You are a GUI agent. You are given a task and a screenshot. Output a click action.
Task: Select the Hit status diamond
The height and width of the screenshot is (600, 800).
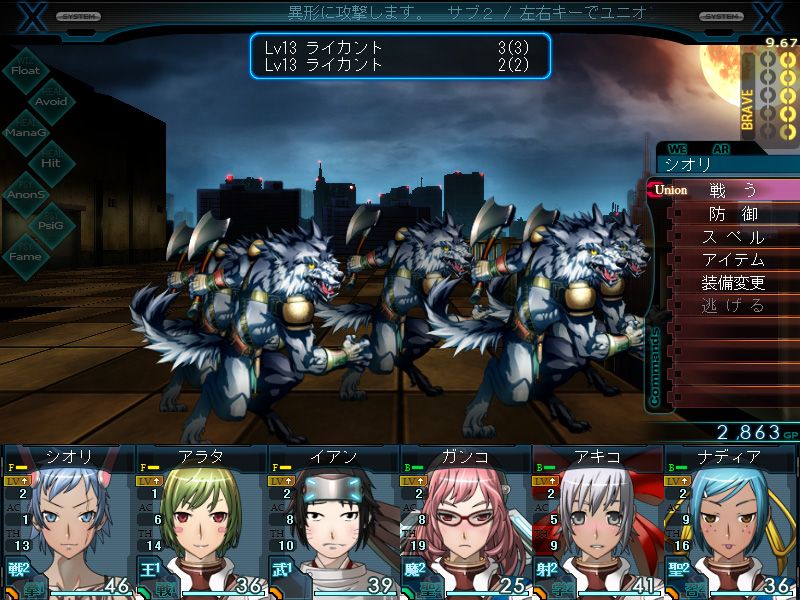coord(51,163)
